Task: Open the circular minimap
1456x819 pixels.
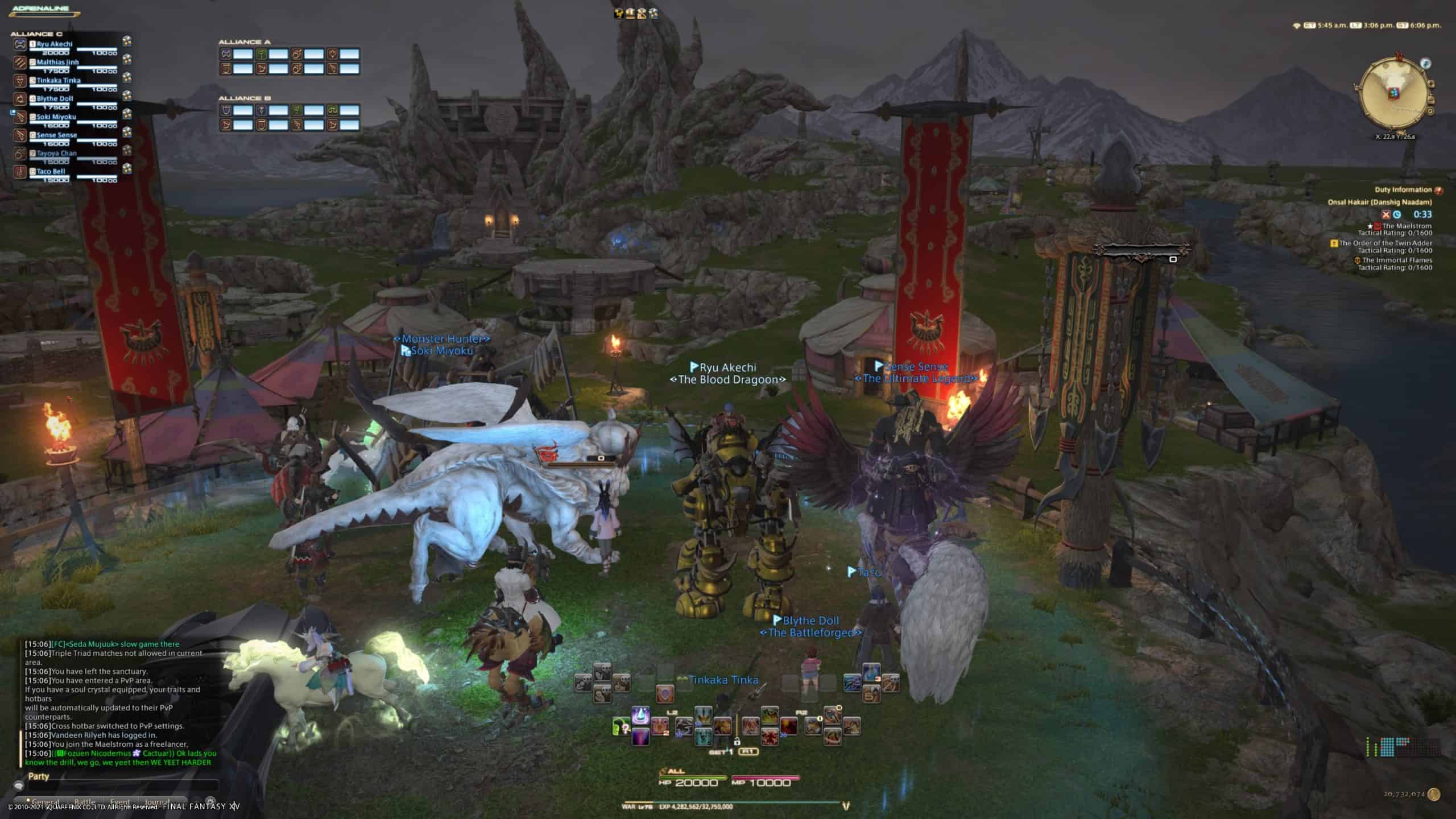Action: (1392, 95)
